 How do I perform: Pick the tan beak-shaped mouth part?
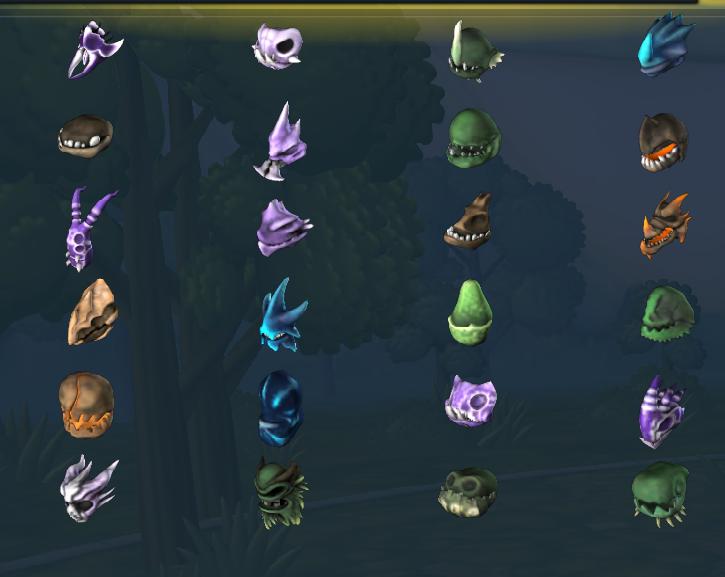(92, 313)
